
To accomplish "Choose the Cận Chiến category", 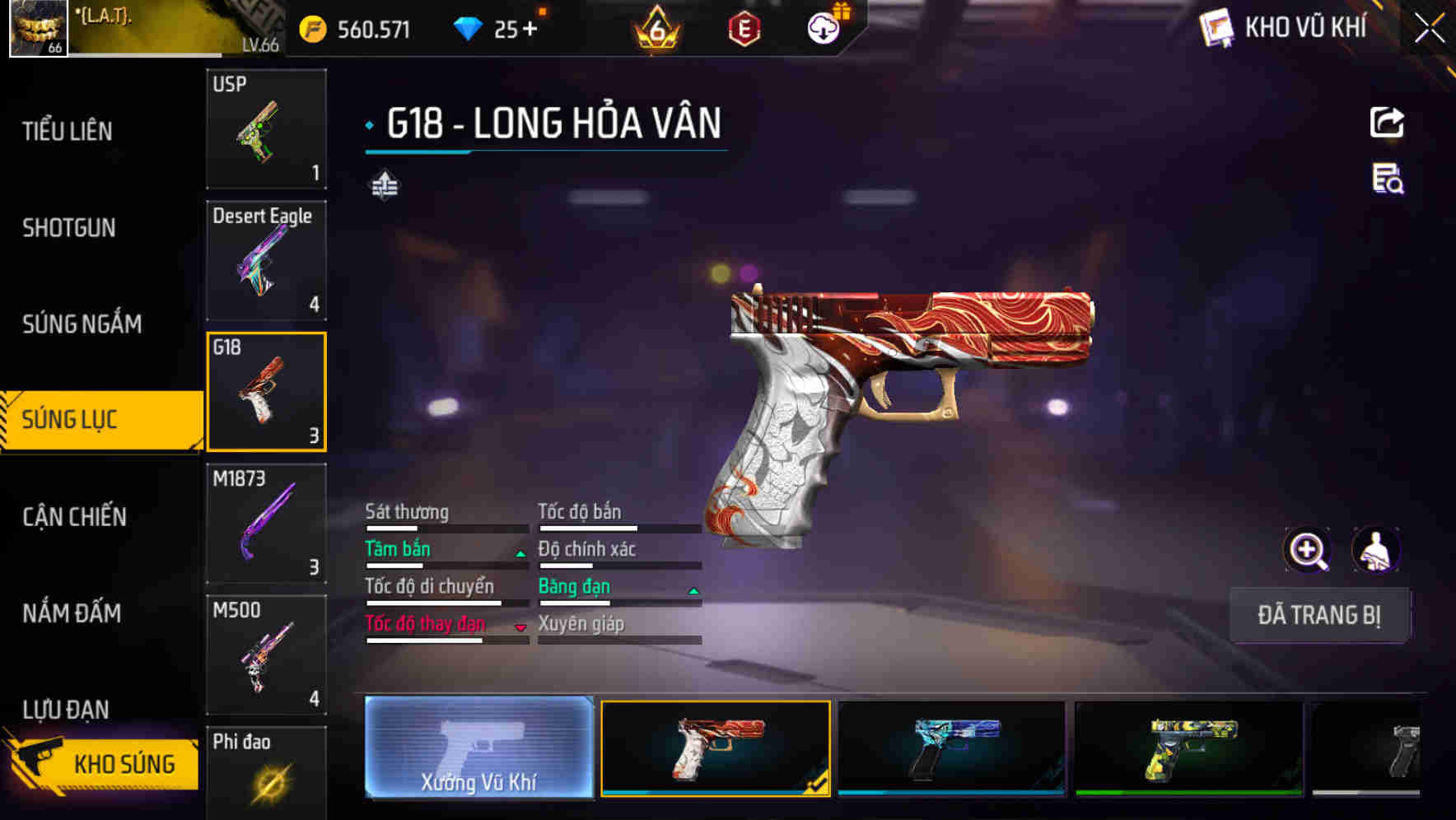I will (x=75, y=517).
